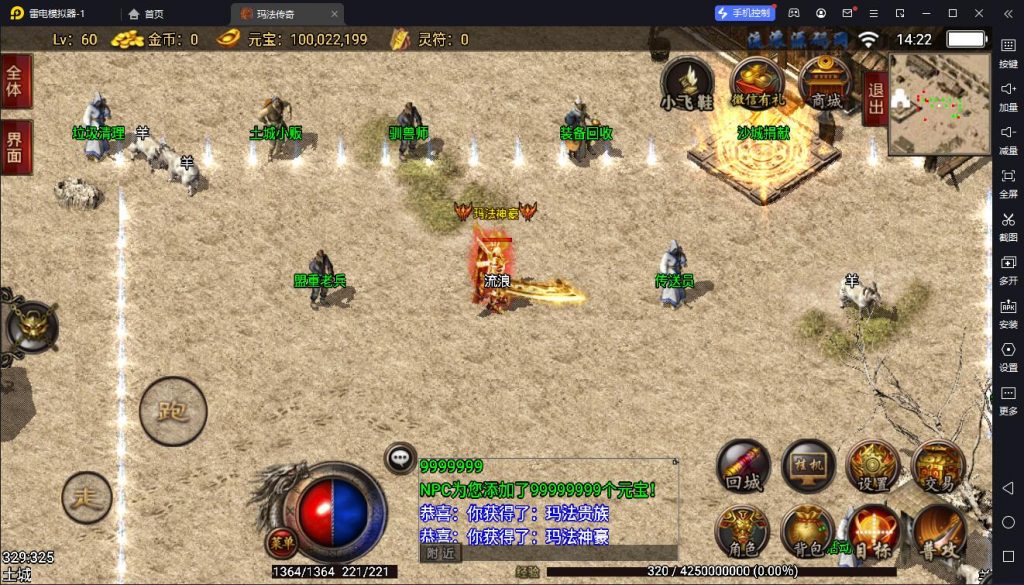
Task: Open the 小飞鞋 flying shoes teleport
Action: [x=688, y=84]
